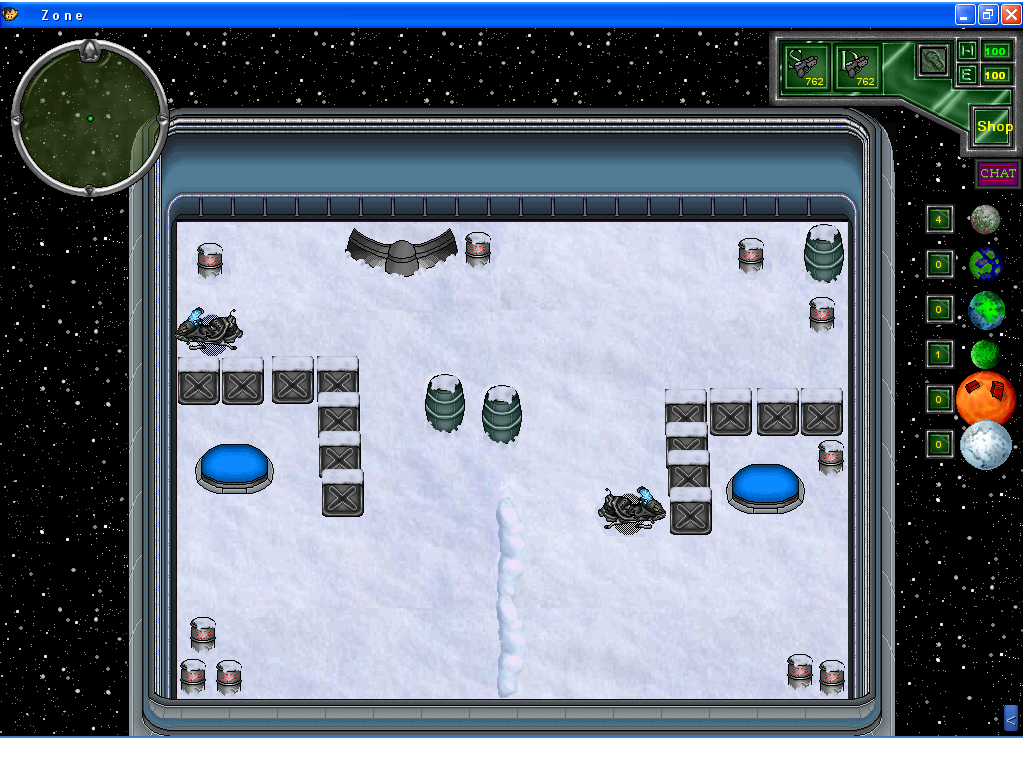Click the circular radar minimap
Viewport: 1024px width, 768px height.
tap(89, 118)
